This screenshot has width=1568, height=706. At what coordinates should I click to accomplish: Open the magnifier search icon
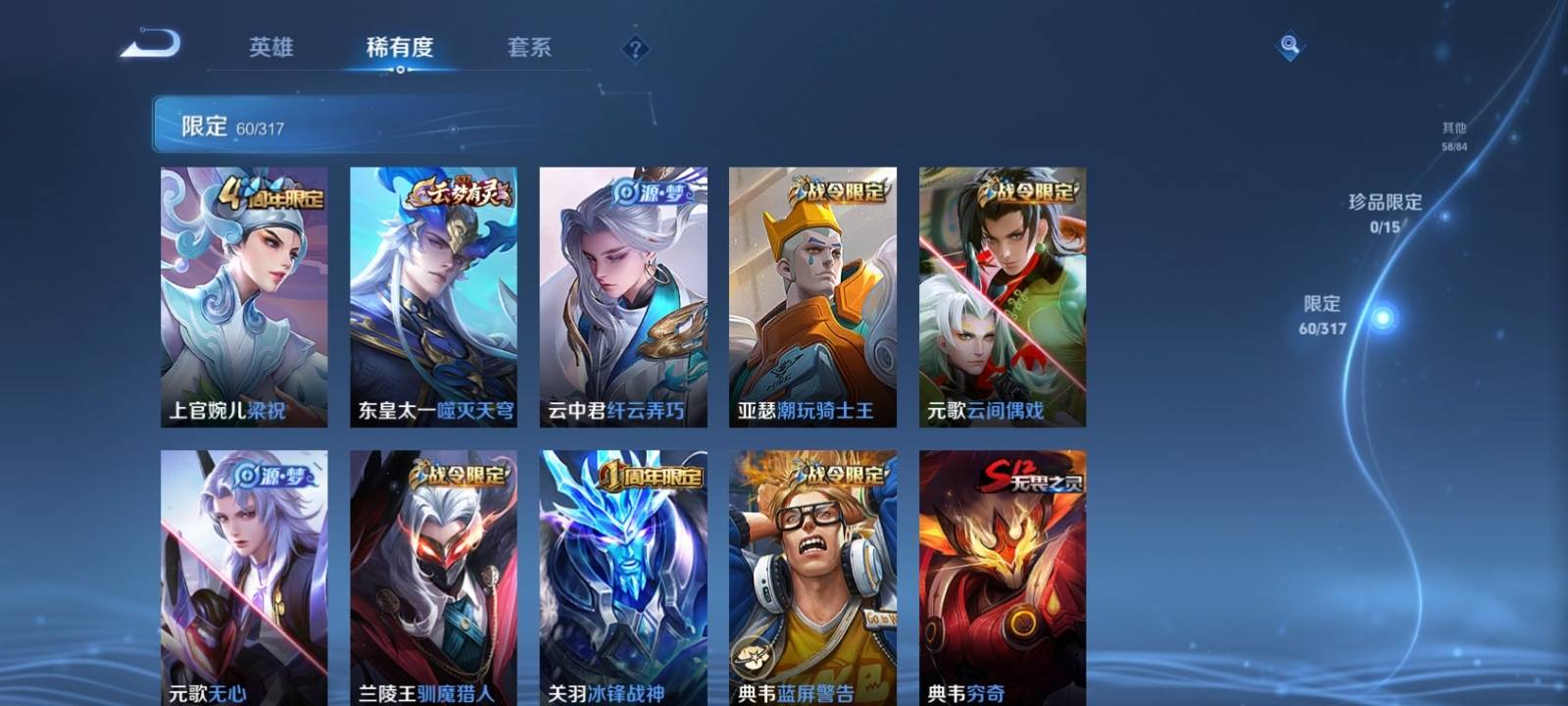(x=1290, y=45)
